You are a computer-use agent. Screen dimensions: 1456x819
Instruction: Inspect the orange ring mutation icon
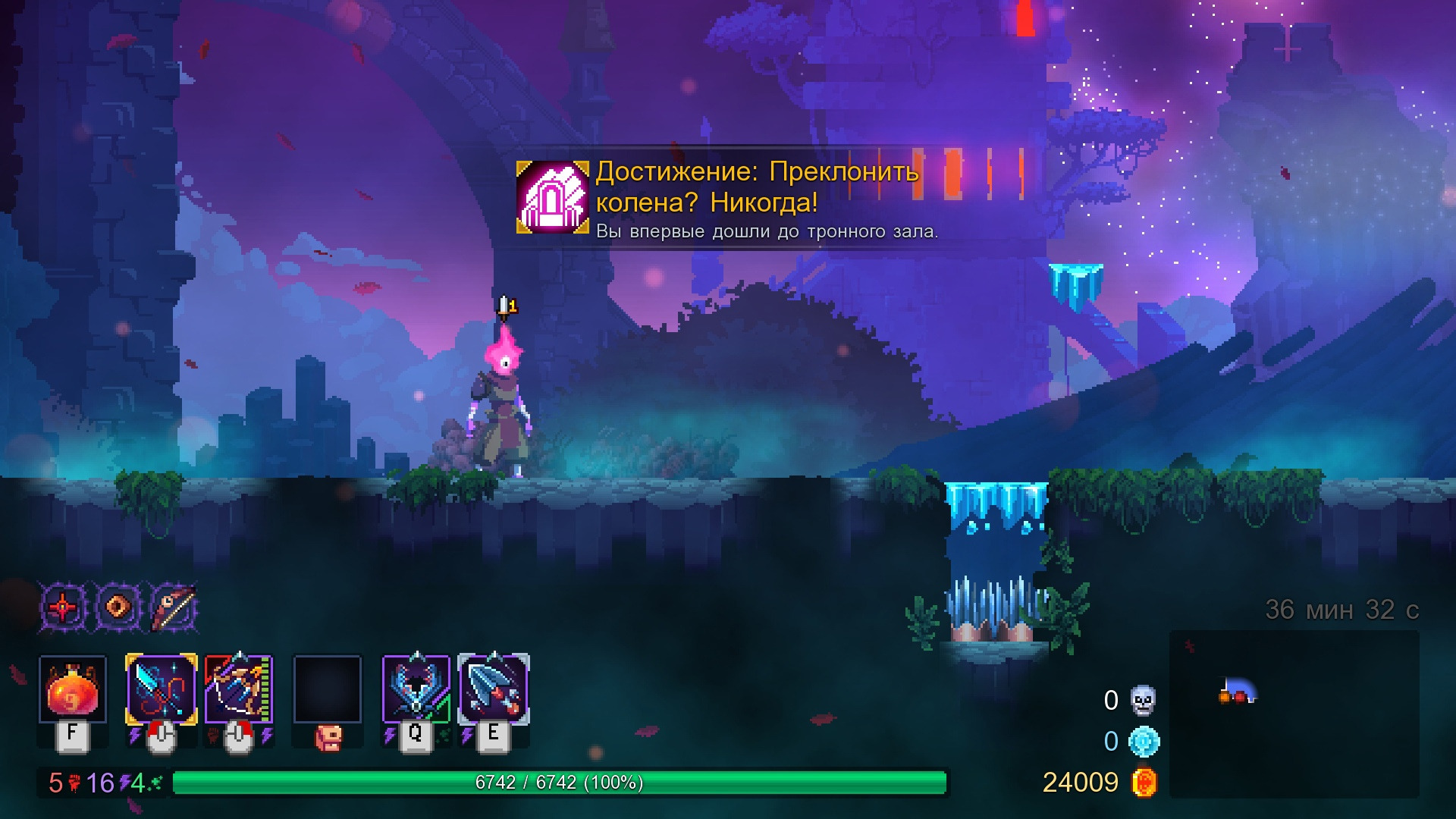pyautogui.click(x=118, y=607)
